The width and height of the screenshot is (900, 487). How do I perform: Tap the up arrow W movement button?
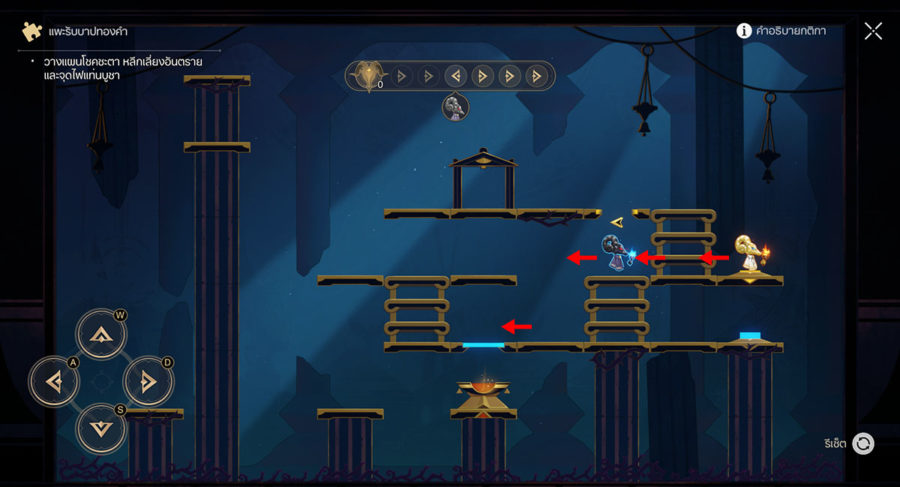point(101,335)
